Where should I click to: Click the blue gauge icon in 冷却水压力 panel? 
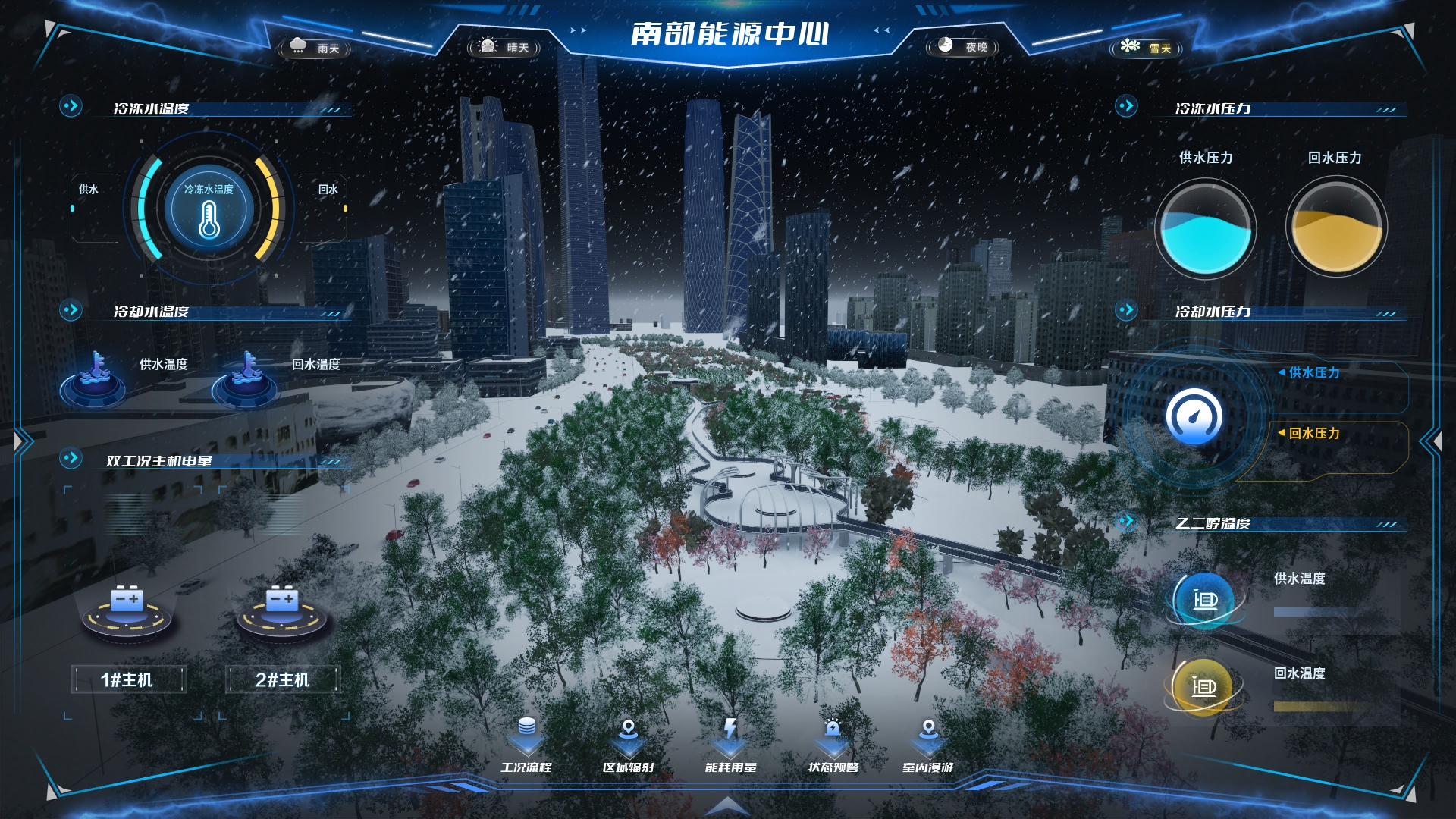coord(1194,414)
